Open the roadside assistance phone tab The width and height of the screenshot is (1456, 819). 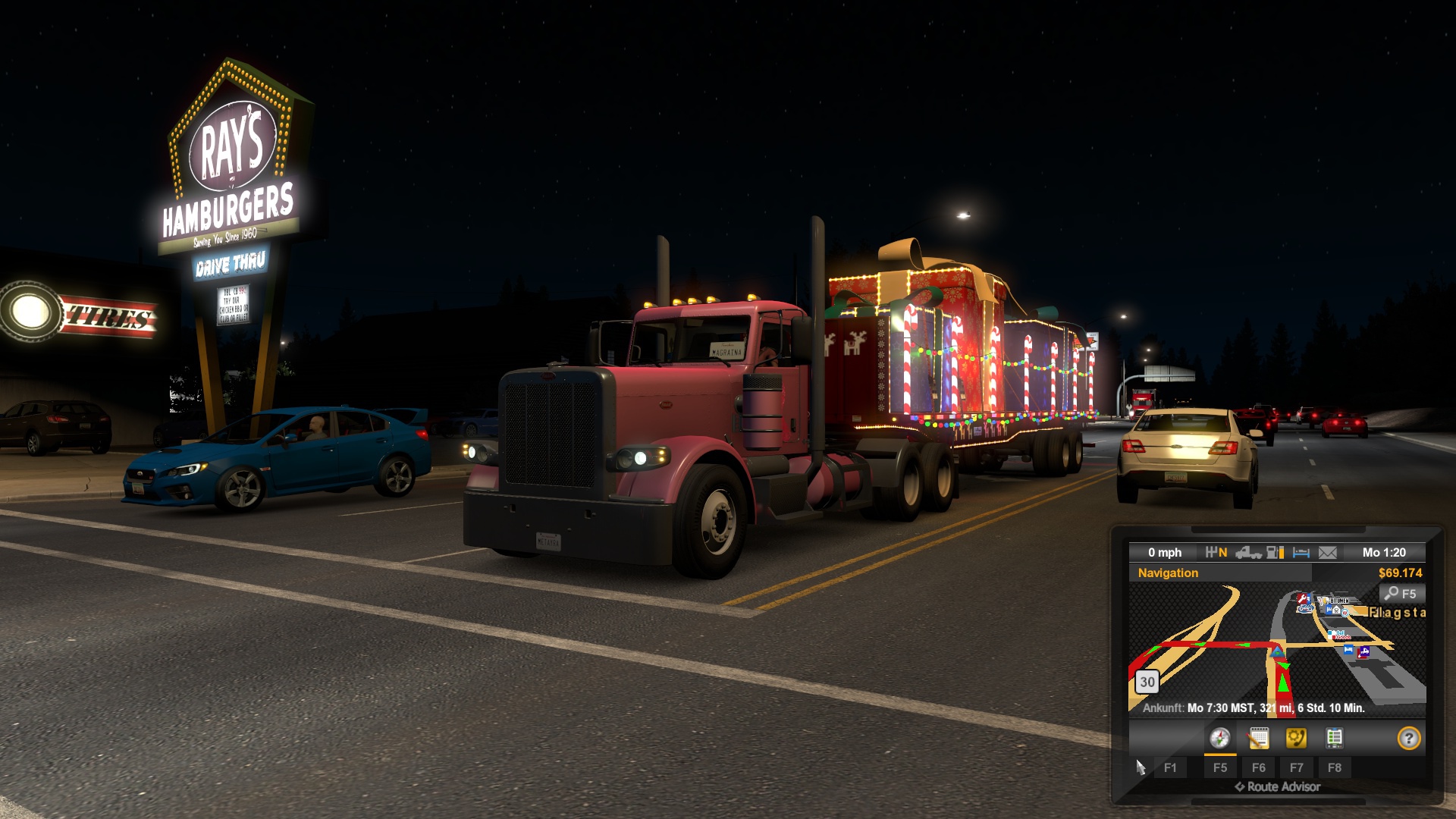(x=1296, y=738)
